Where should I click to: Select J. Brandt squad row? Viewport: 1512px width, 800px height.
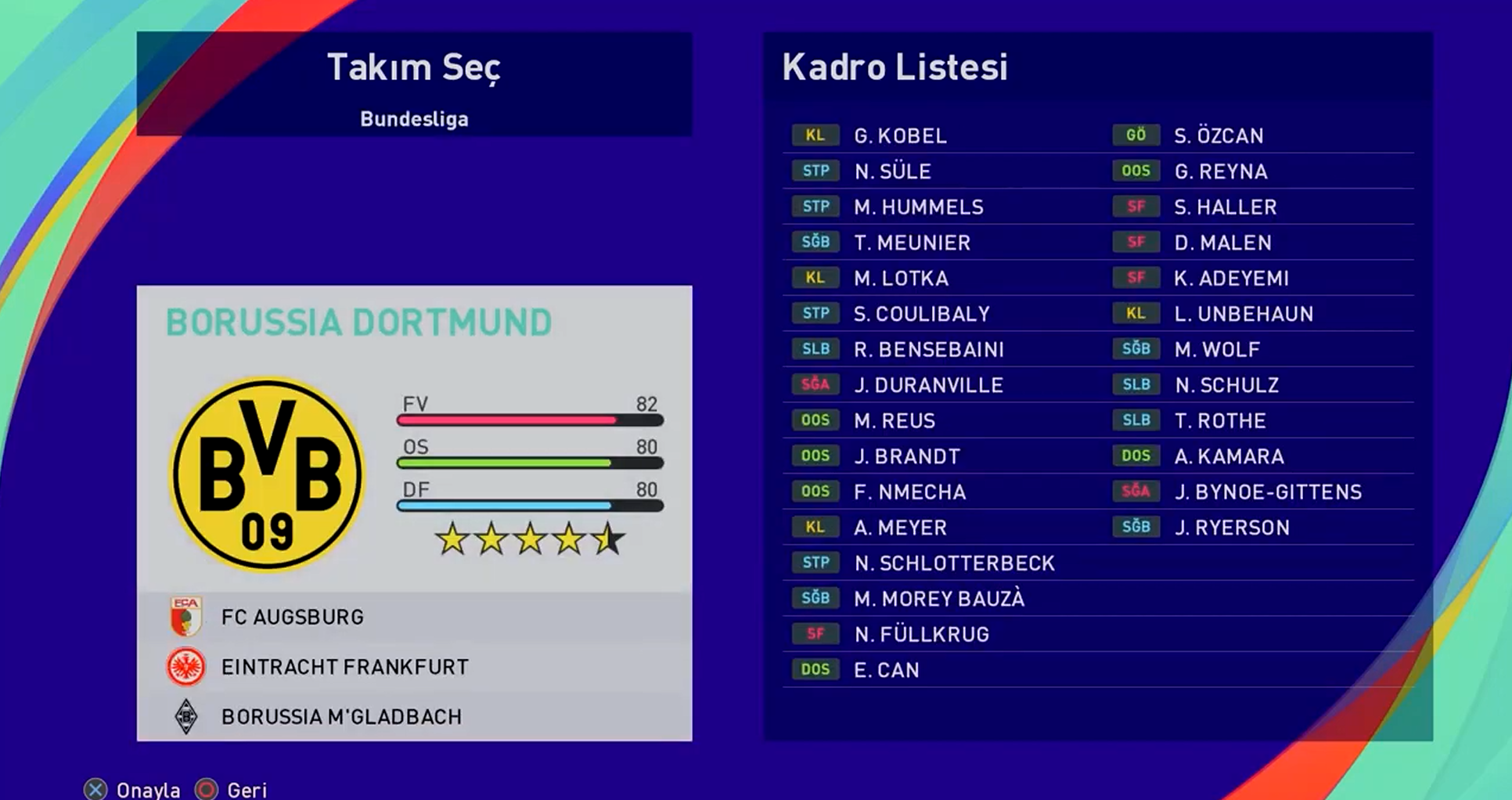pyautogui.click(x=906, y=456)
